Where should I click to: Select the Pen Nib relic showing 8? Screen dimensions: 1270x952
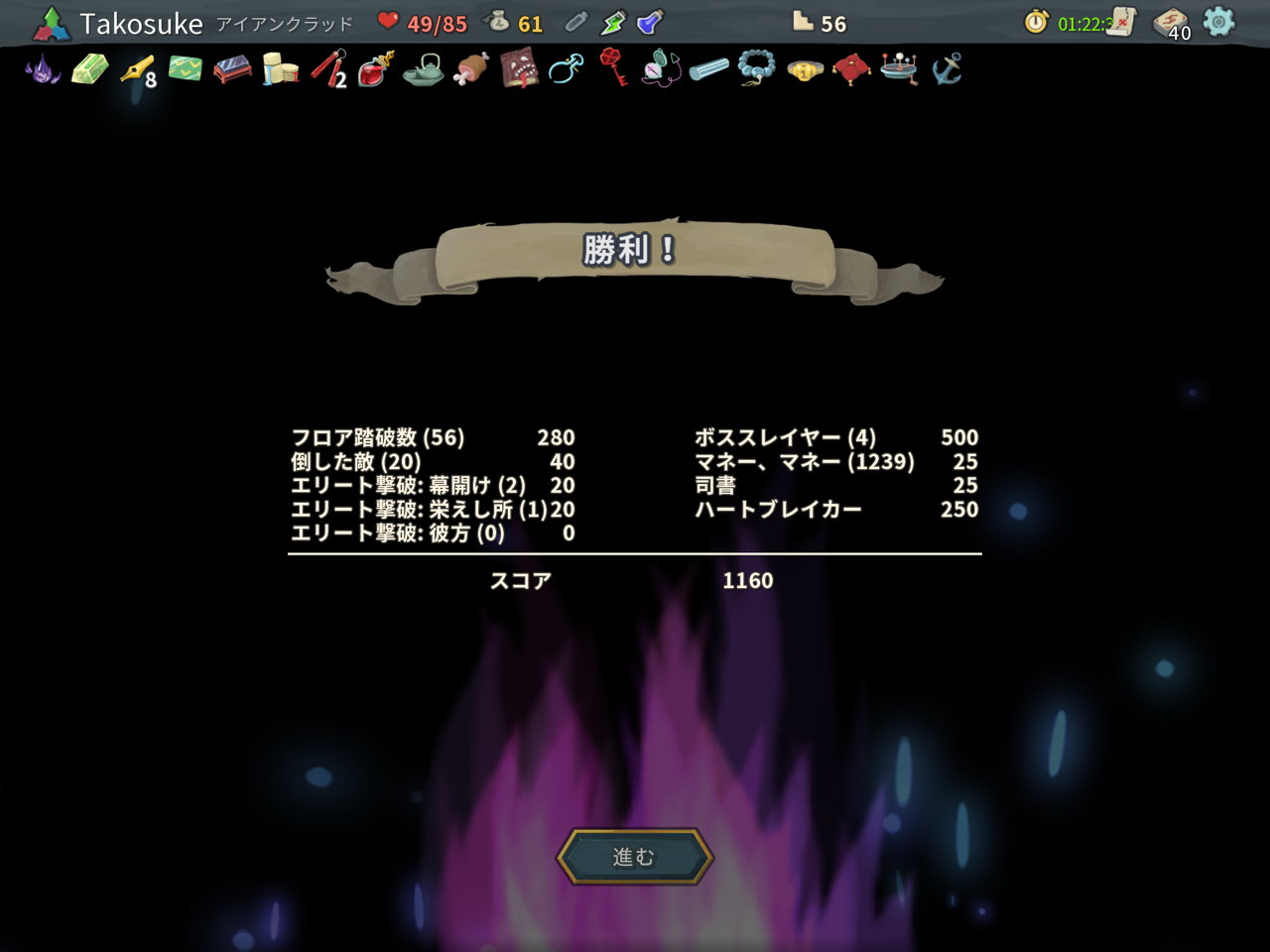[x=135, y=69]
